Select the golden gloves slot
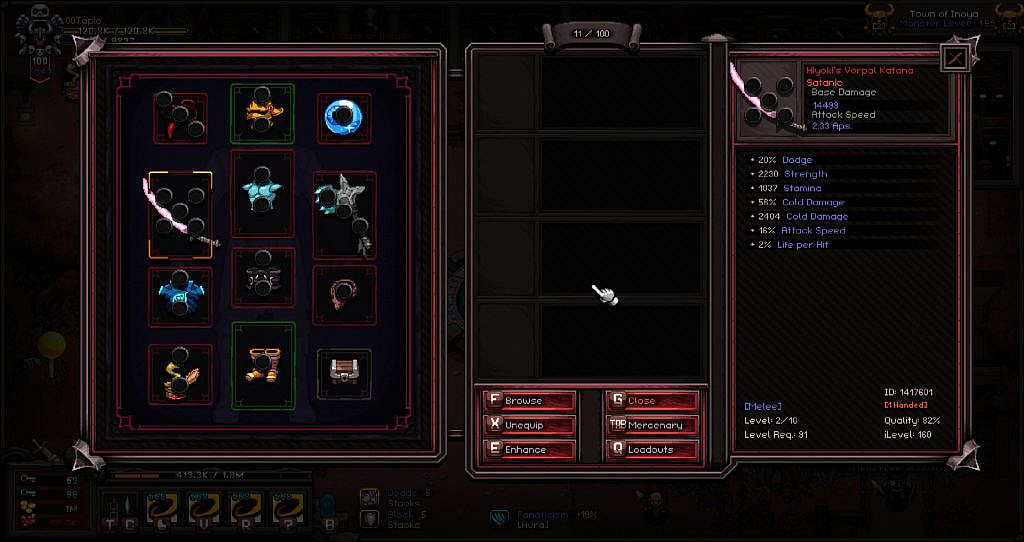This screenshot has width=1024, height=542. pos(181,373)
